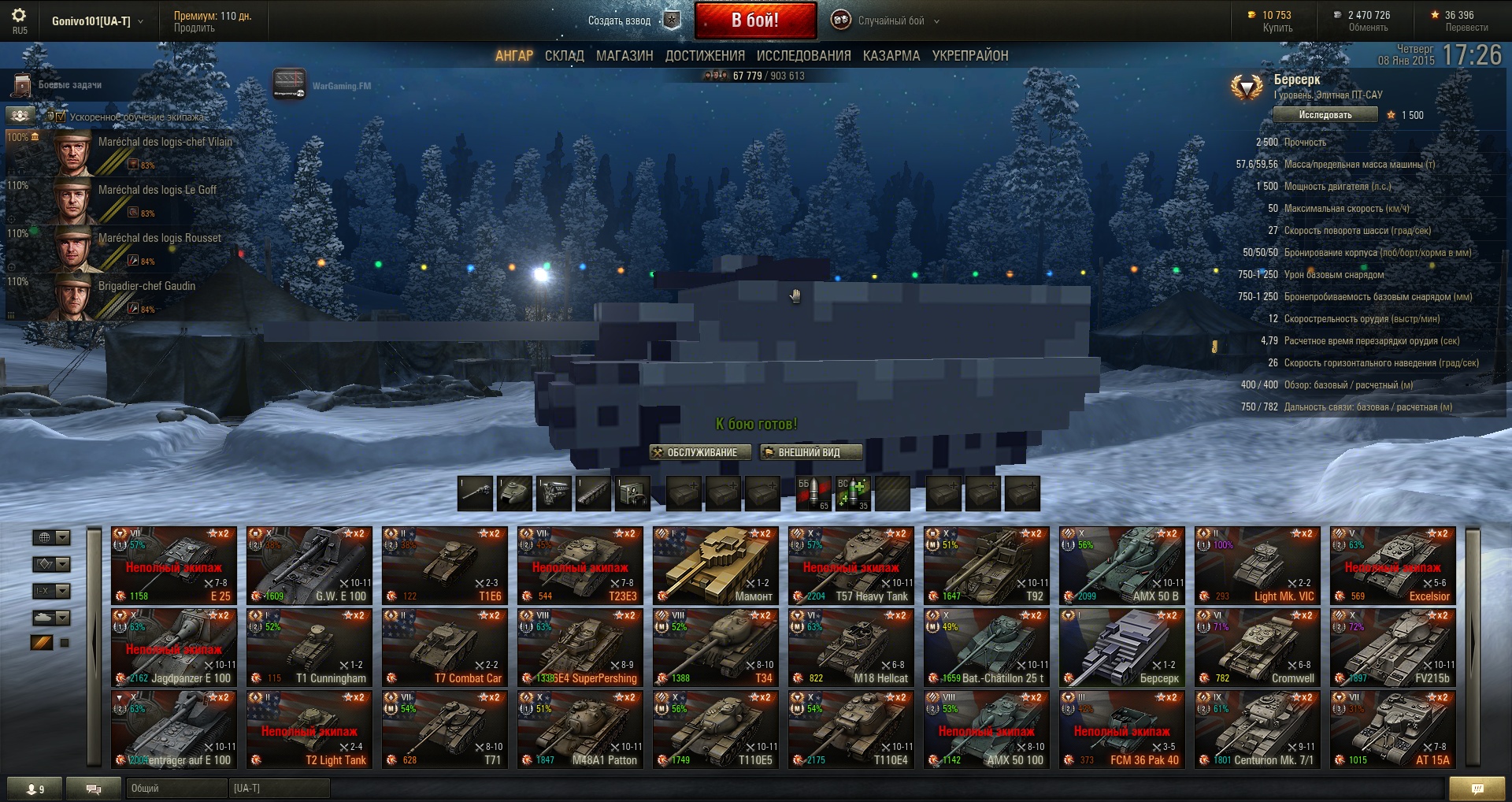Toggle the accelerated crew training checkbox
The height and width of the screenshot is (802, 1512).
(x=61, y=117)
